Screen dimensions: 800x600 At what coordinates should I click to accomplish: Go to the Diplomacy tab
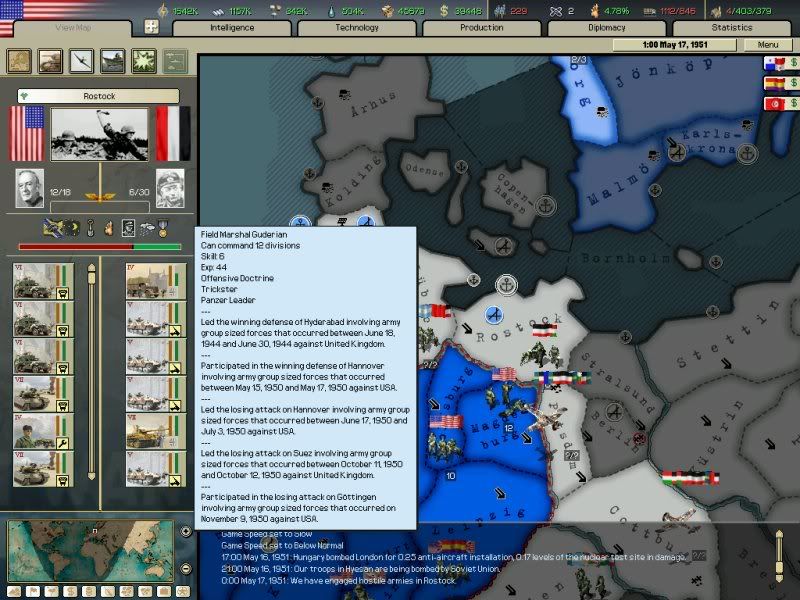tap(607, 28)
